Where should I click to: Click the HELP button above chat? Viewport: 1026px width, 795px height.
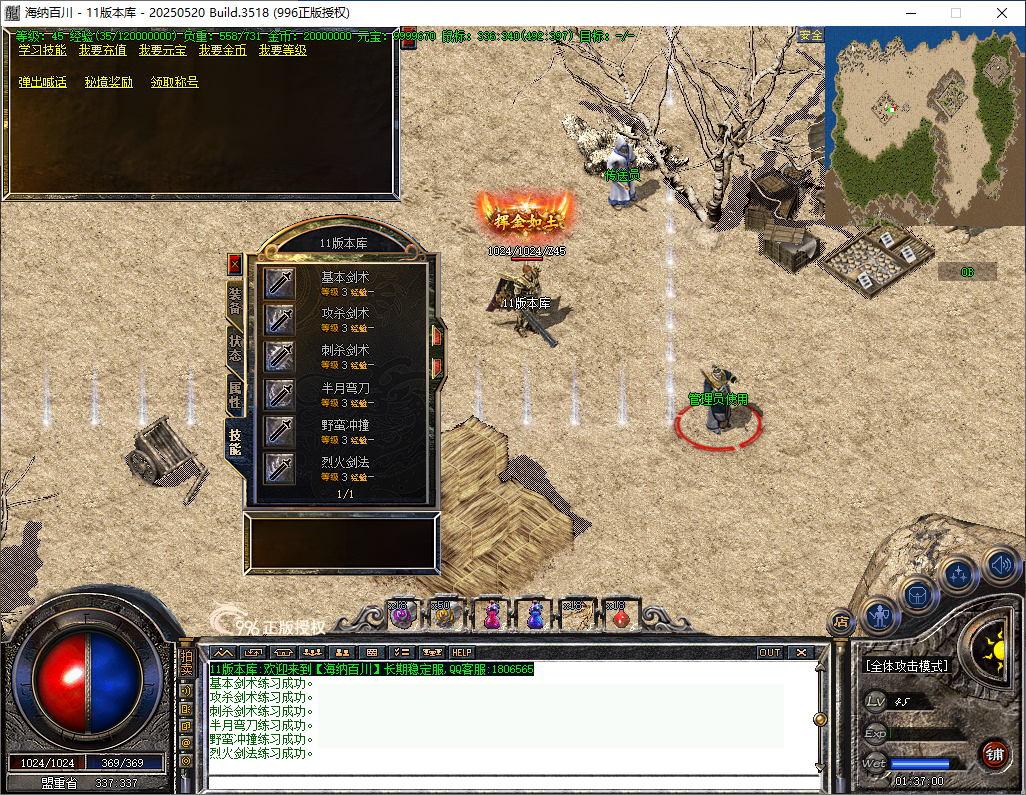tap(462, 652)
